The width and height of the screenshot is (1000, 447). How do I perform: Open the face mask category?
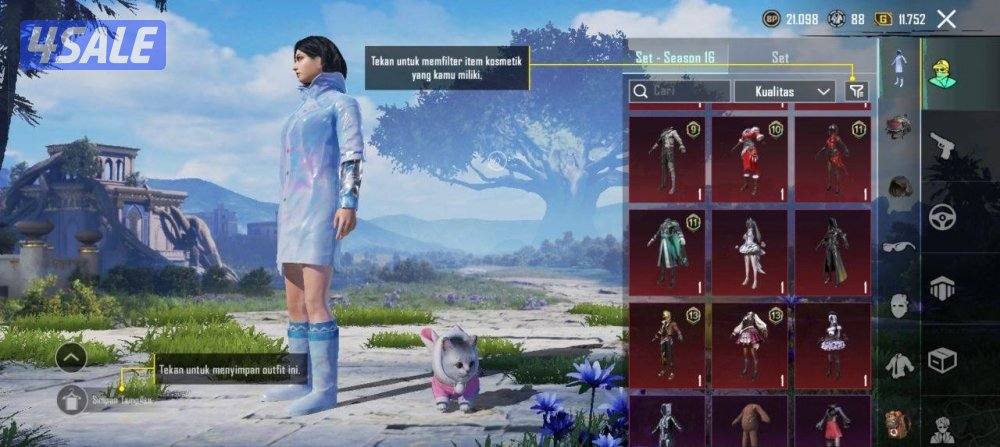(x=899, y=304)
